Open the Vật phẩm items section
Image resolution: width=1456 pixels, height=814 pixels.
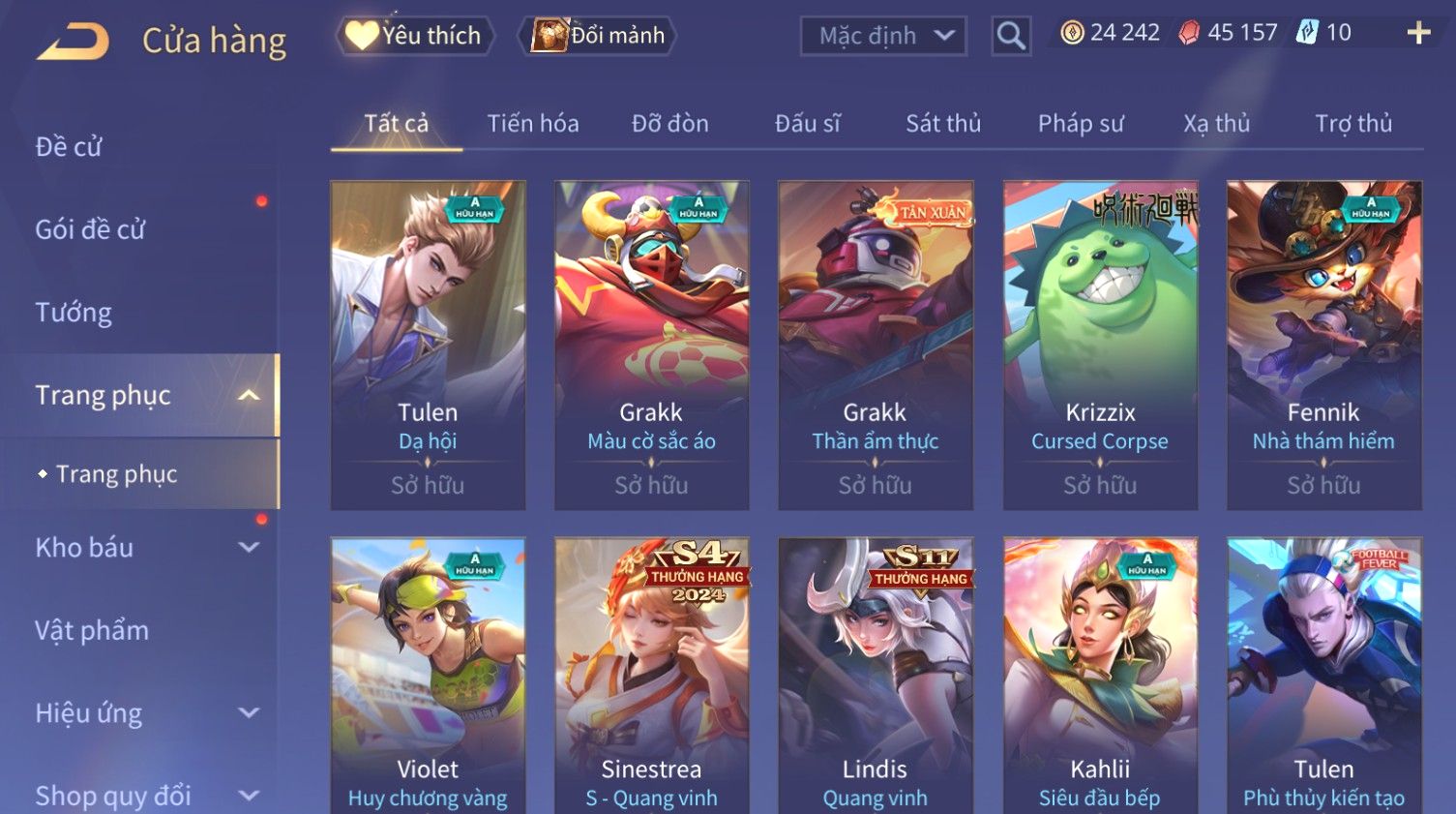tap(92, 631)
